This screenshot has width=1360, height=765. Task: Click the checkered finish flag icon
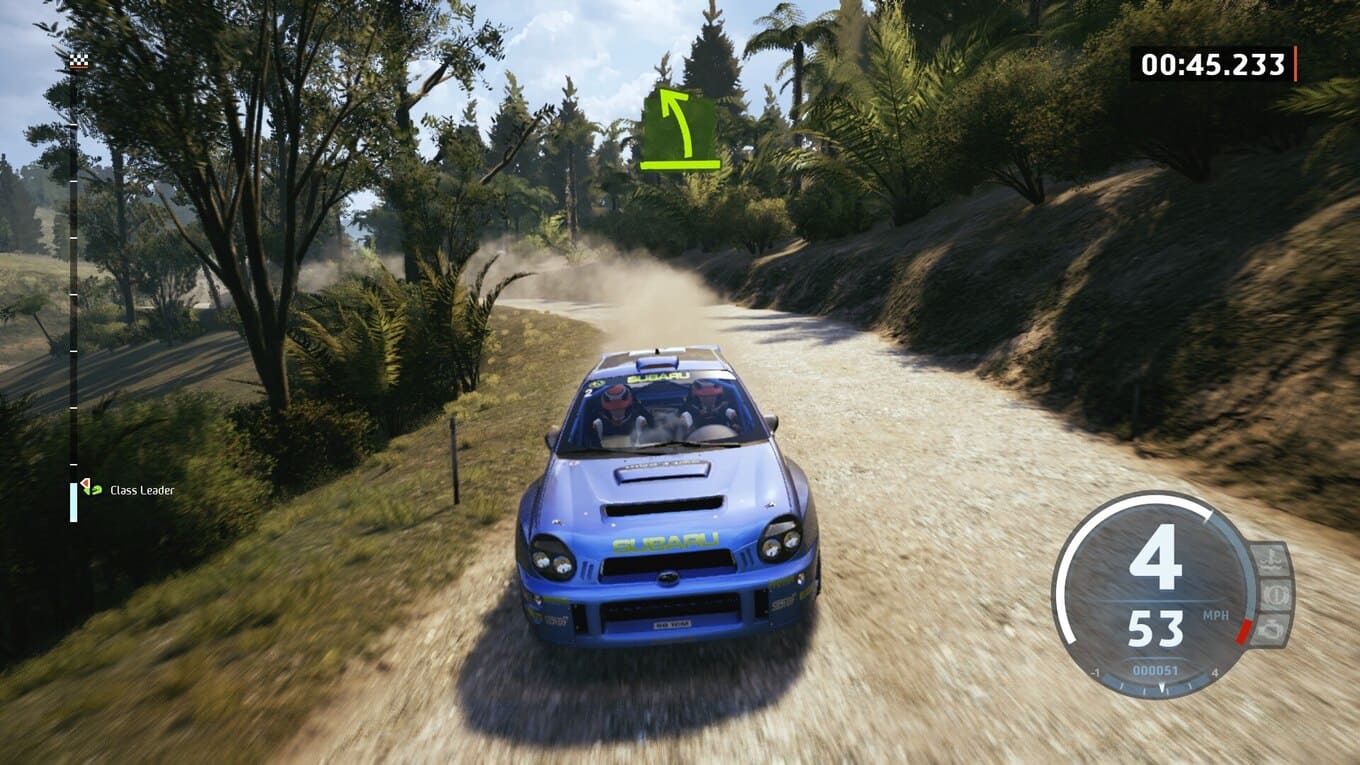point(78,62)
